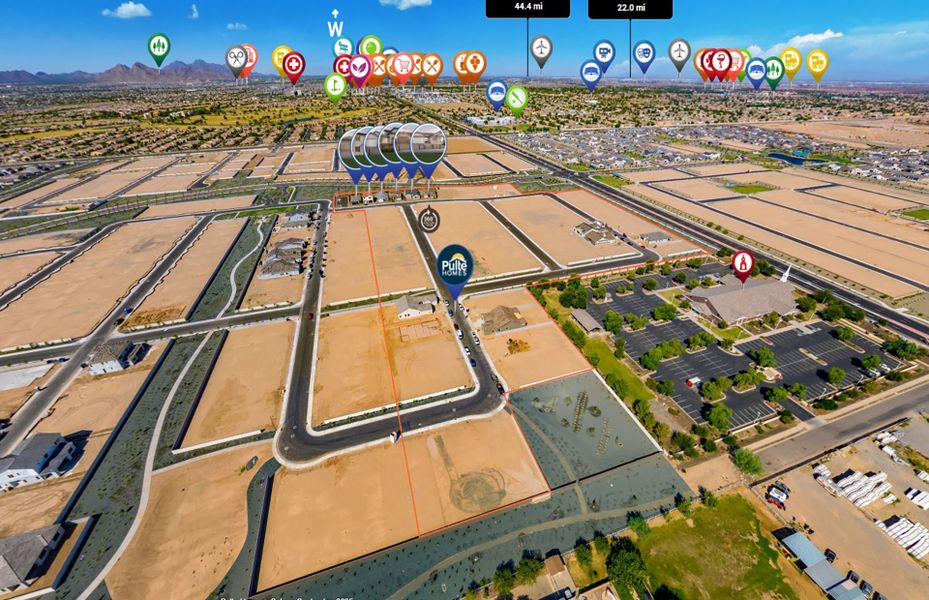
Task: Open the blue movie camera marker
Action: [x=604, y=51]
